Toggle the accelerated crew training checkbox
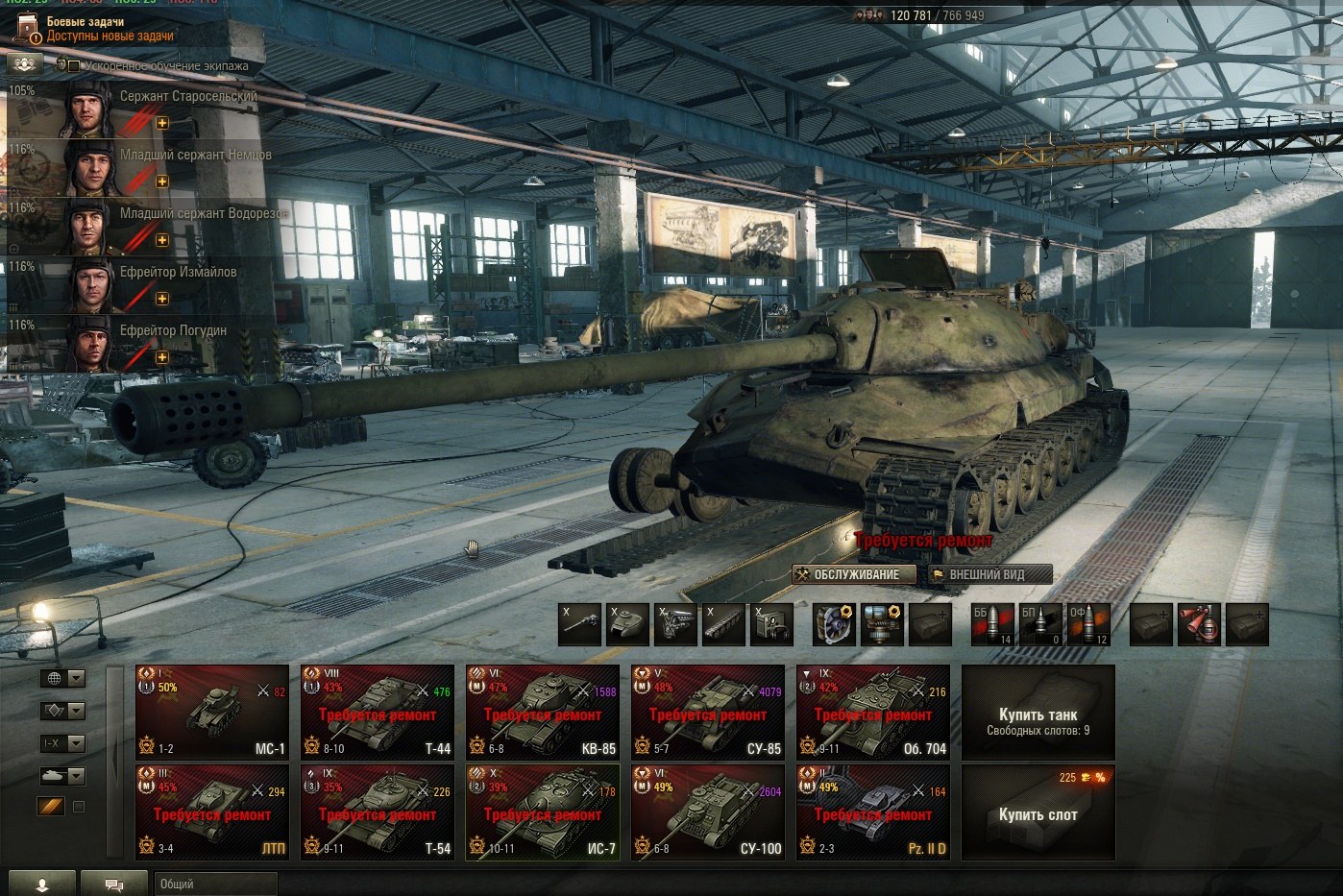This screenshot has height=896, width=1343. click(74, 65)
